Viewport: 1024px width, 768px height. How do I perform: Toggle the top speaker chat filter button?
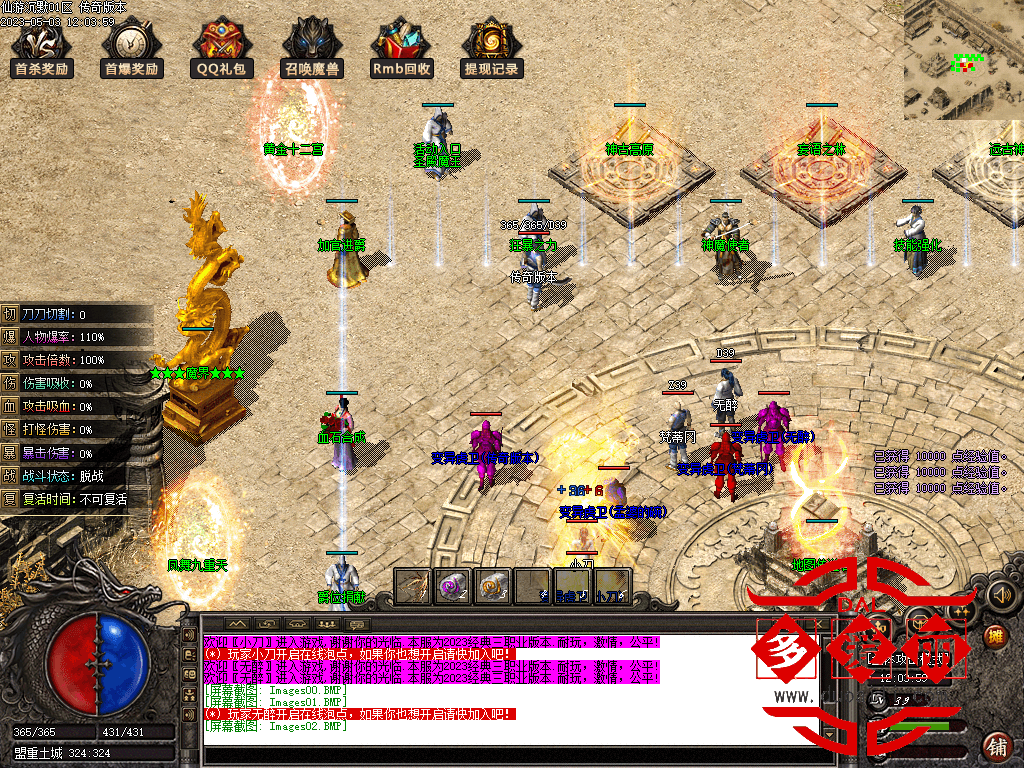point(189,633)
